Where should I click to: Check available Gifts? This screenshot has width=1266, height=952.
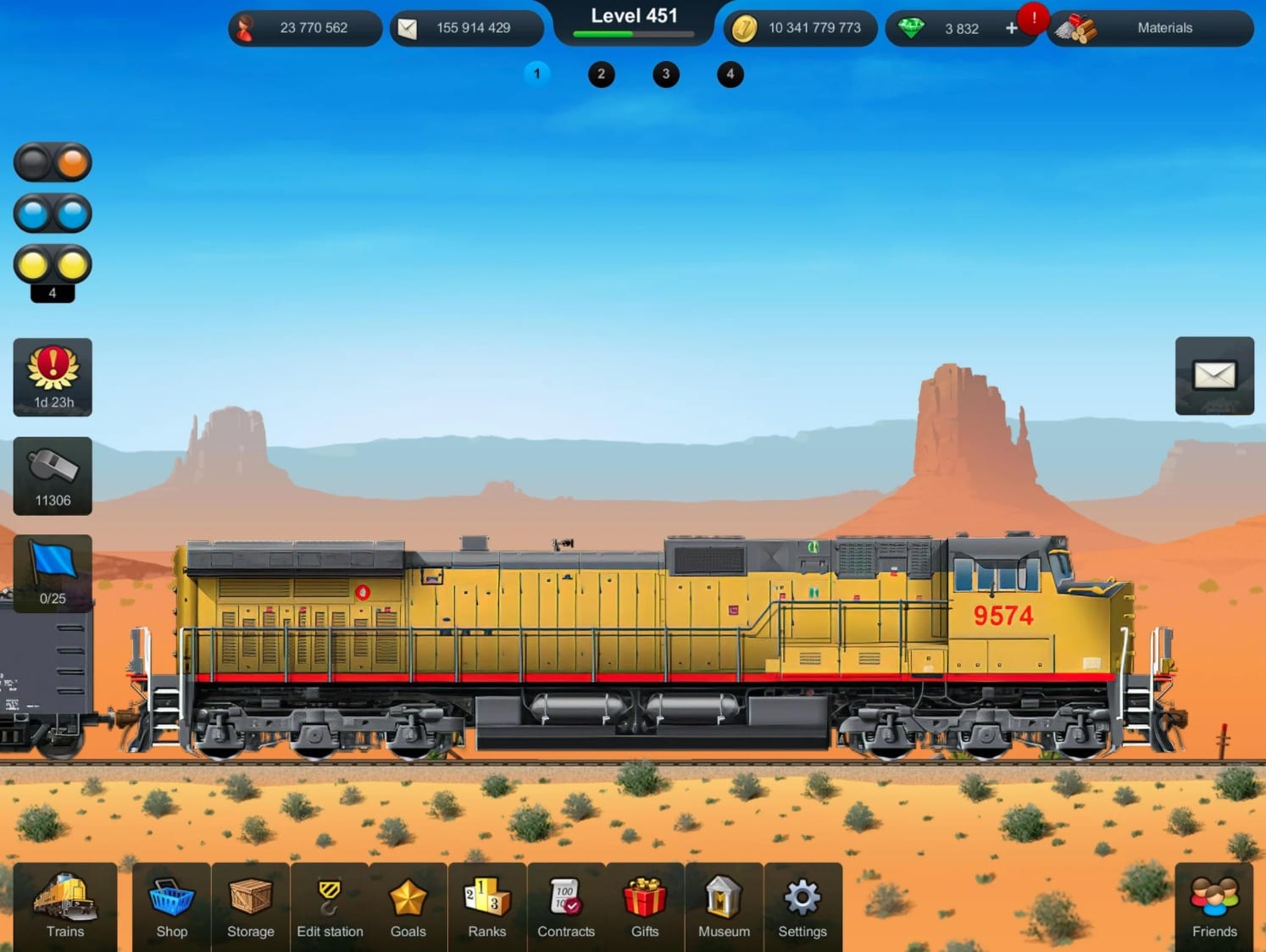pyautogui.click(x=645, y=907)
